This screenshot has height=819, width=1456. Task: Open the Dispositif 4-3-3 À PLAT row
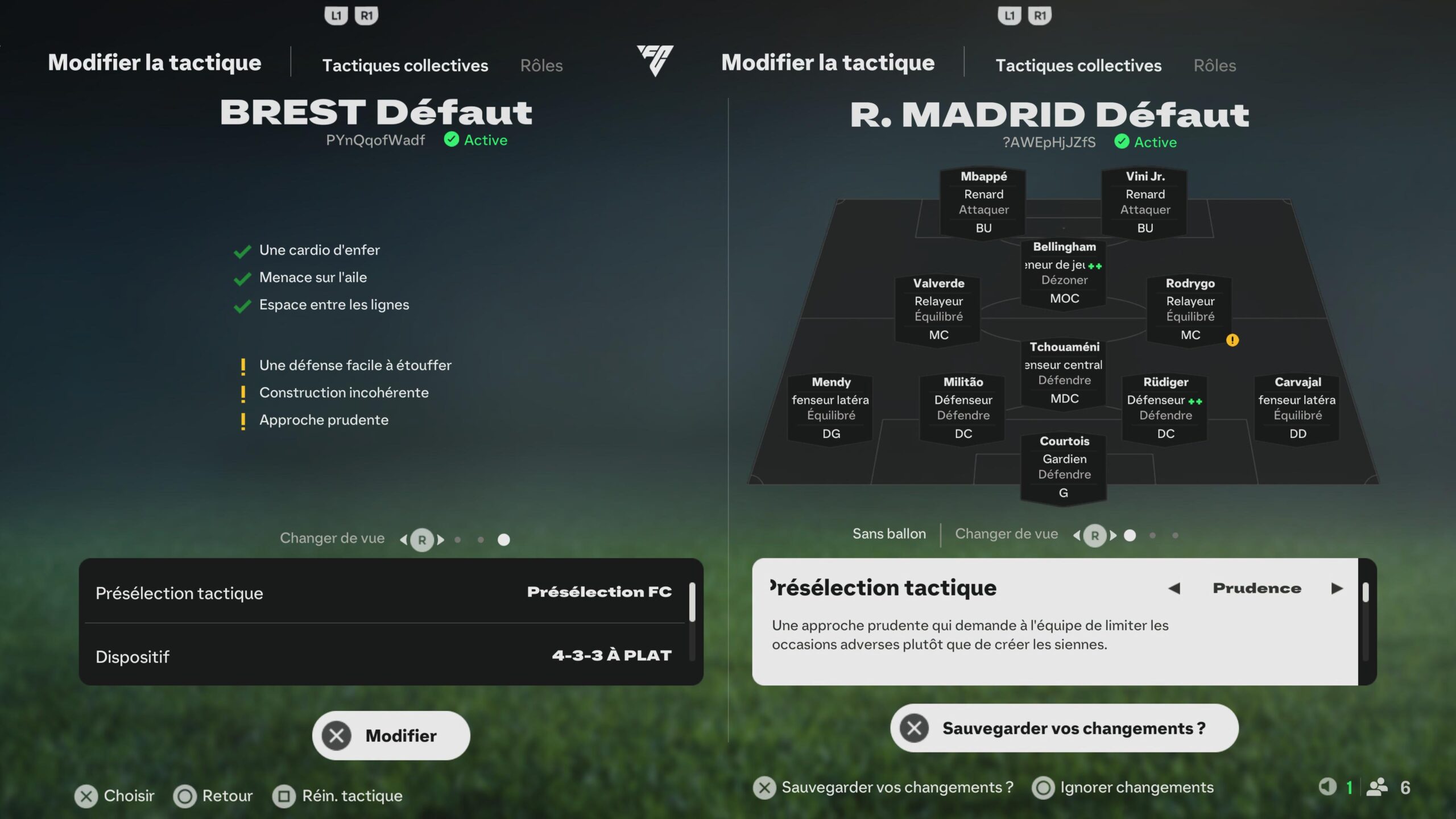tap(384, 656)
